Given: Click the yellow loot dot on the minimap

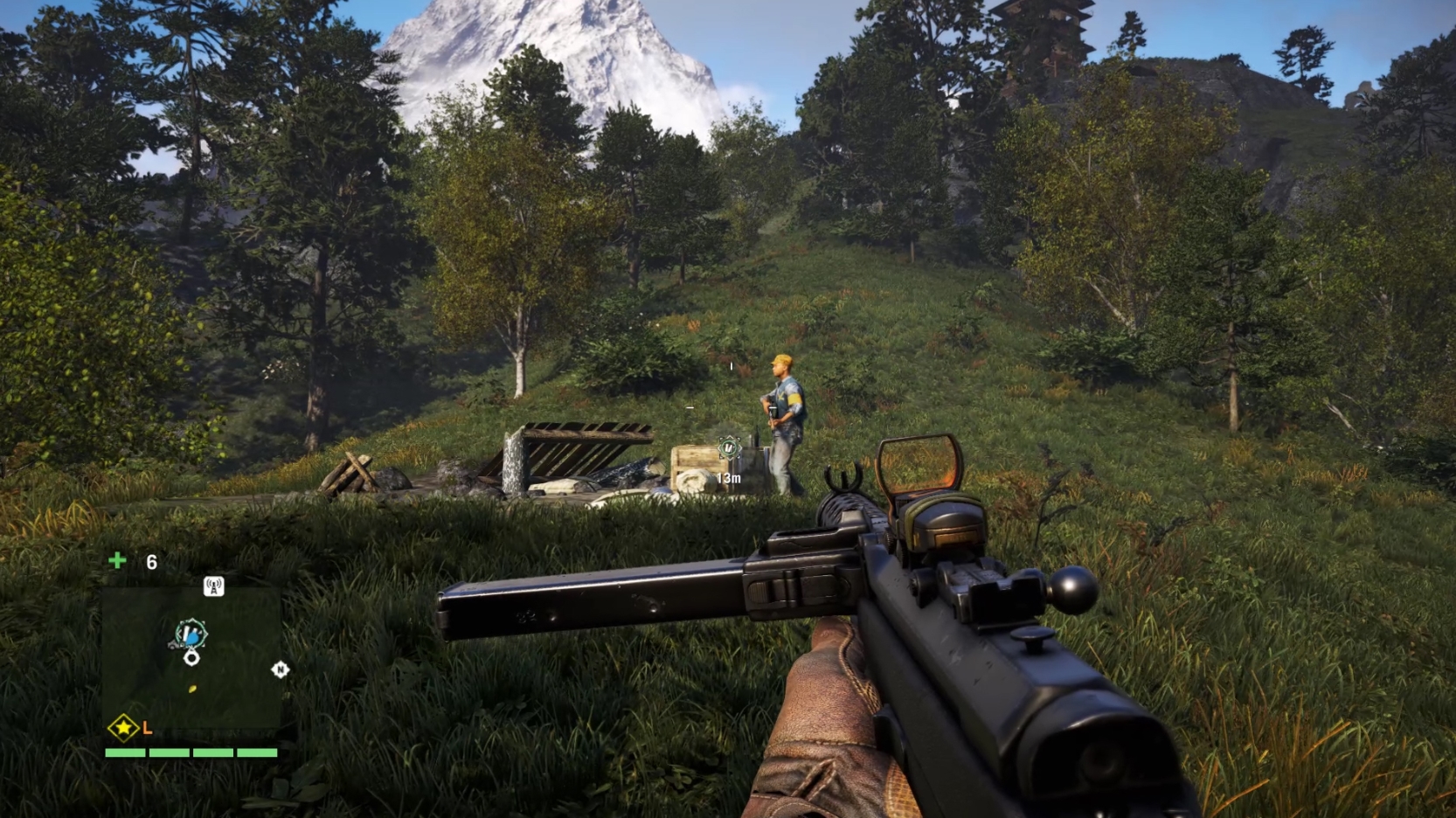Looking at the screenshot, I should [192, 688].
